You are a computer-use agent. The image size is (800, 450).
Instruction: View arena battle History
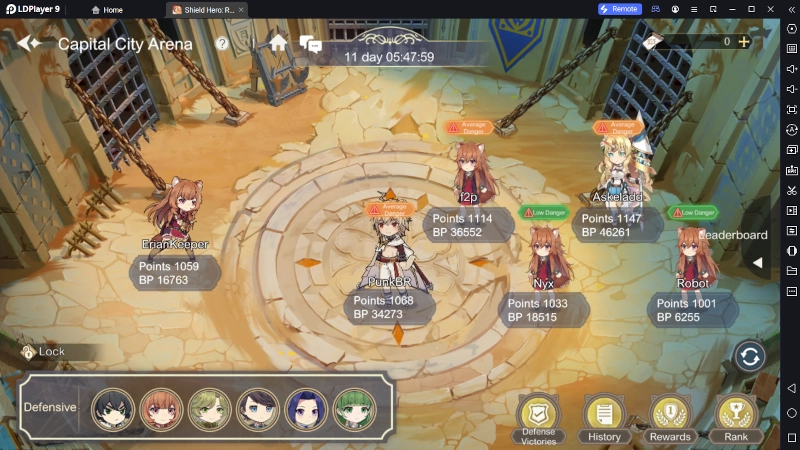click(x=604, y=418)
